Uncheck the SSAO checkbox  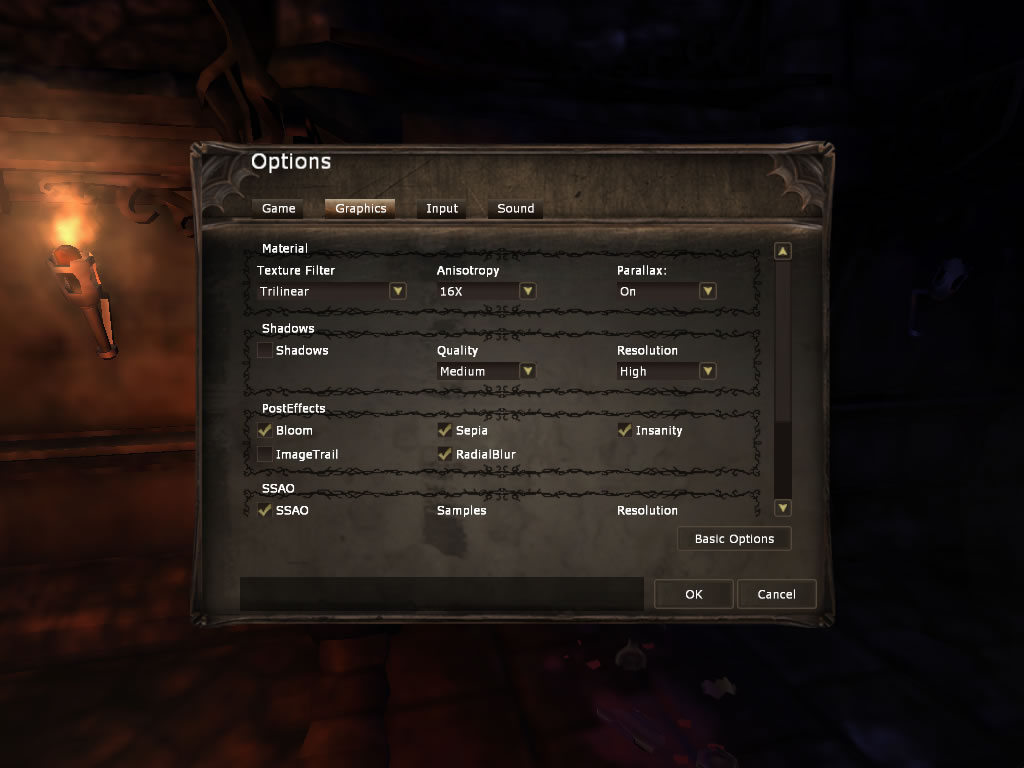265,510
